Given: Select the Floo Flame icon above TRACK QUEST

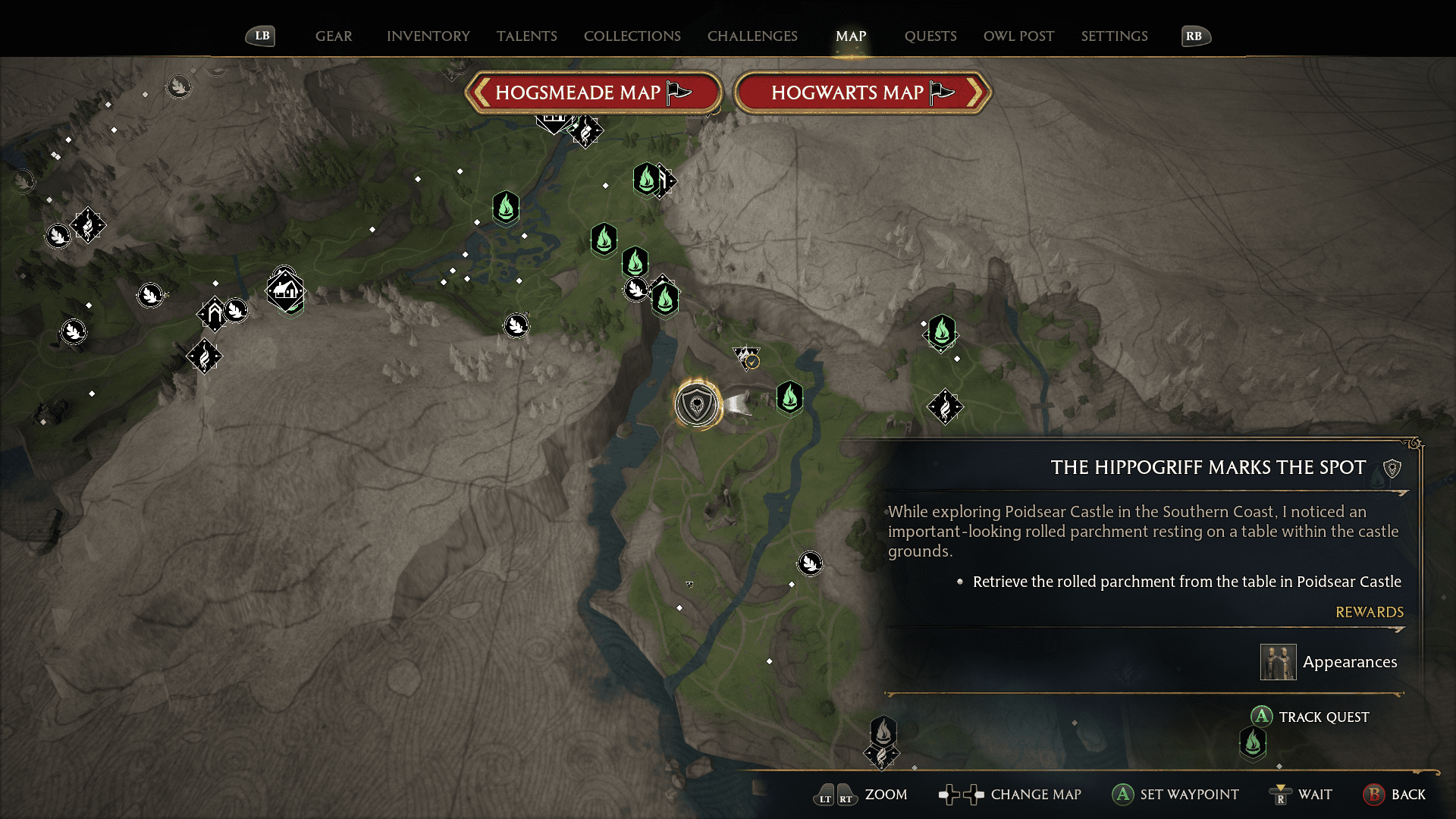Looking at the screenshot, I should click(1253, 743).
